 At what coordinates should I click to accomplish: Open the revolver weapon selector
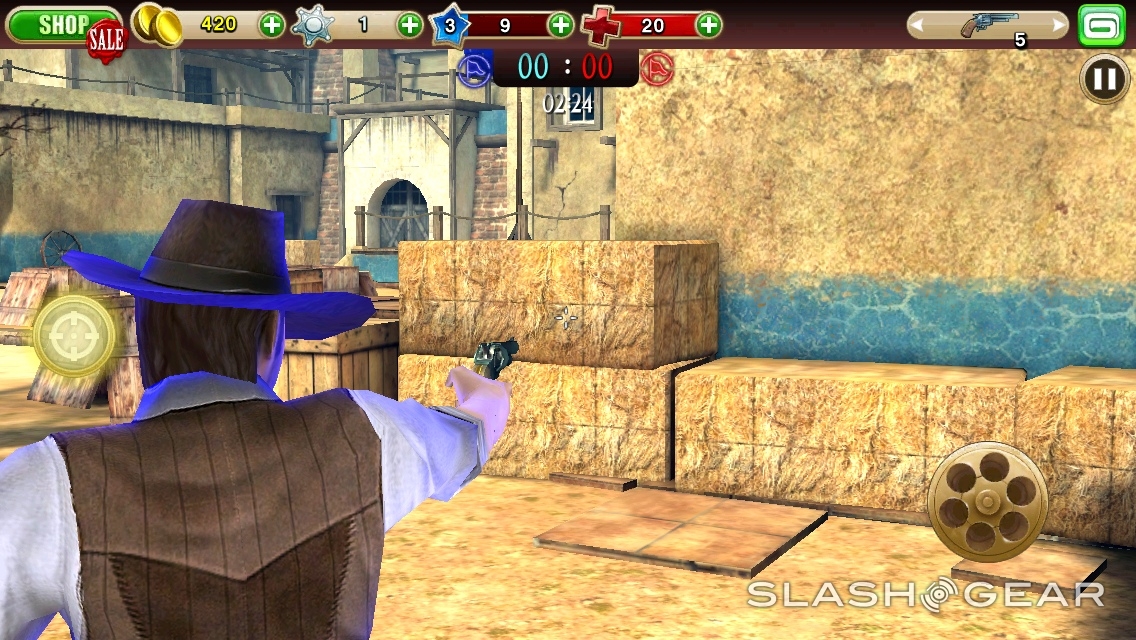coord(988,26)
